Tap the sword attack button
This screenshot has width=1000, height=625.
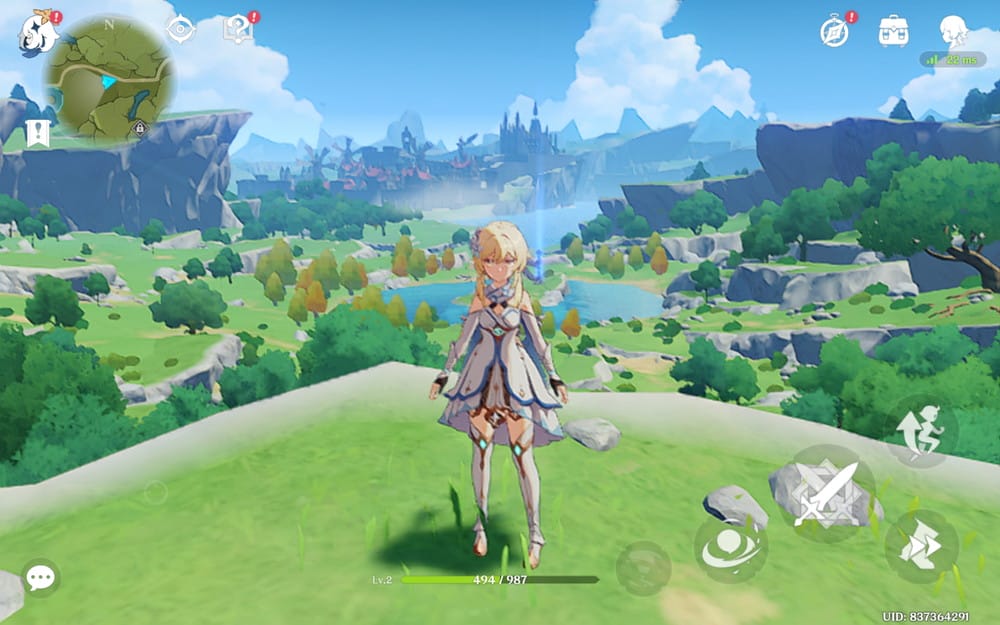click(826, 493)
